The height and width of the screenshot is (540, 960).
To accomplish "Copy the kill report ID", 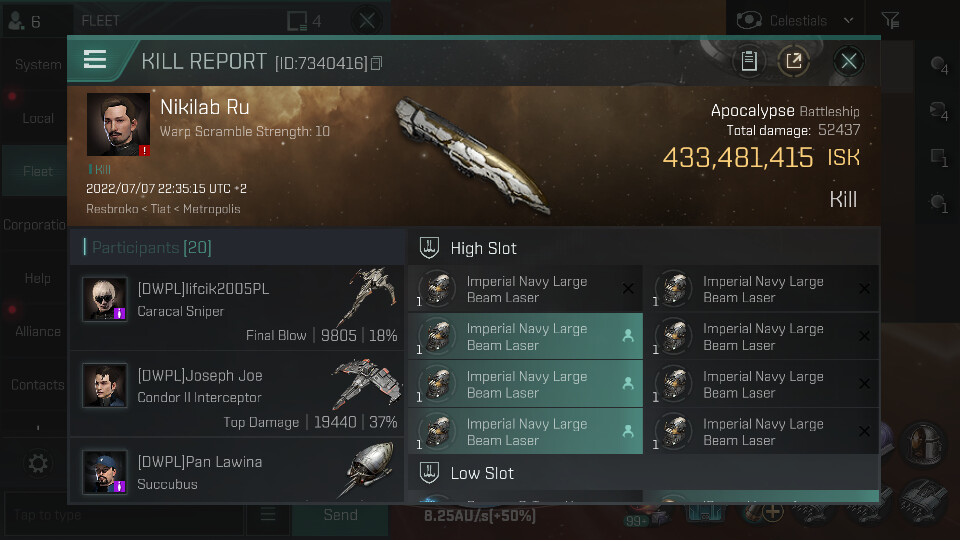I will coord(377,63).
